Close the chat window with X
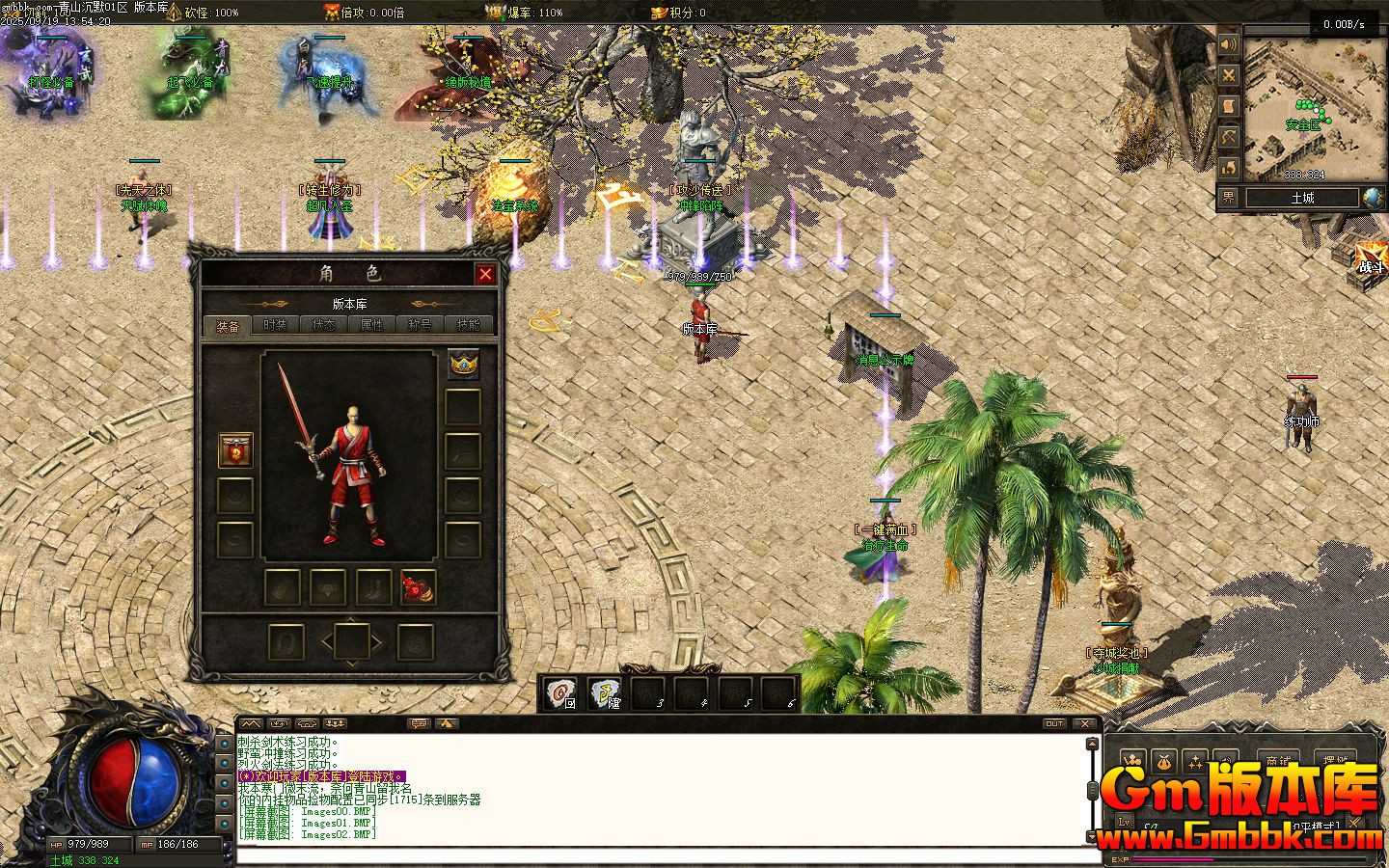This screenshot has height=868, width=1389. click(1085, 723)
